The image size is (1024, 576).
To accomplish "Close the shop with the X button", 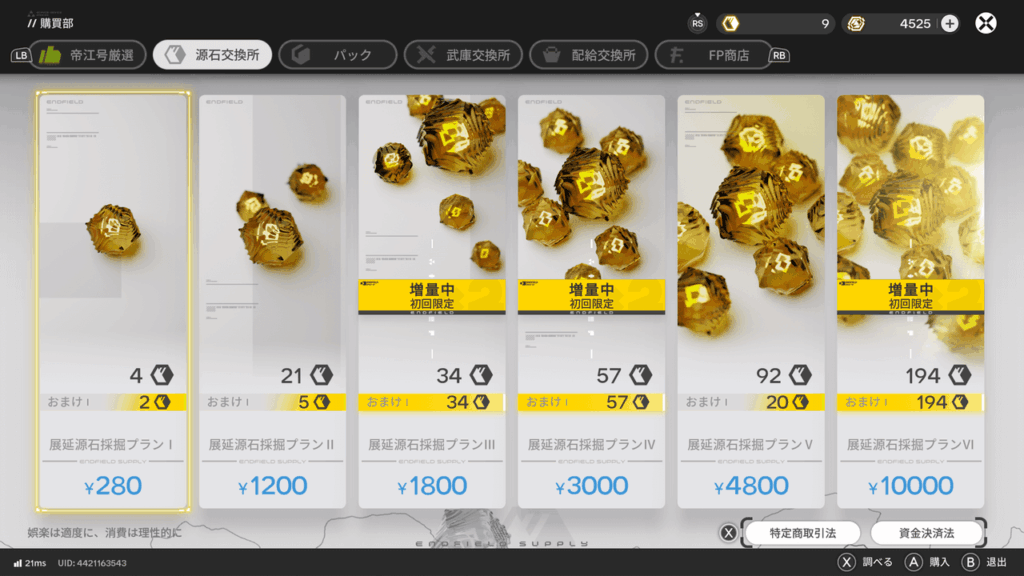I will (x=986, y=23).
